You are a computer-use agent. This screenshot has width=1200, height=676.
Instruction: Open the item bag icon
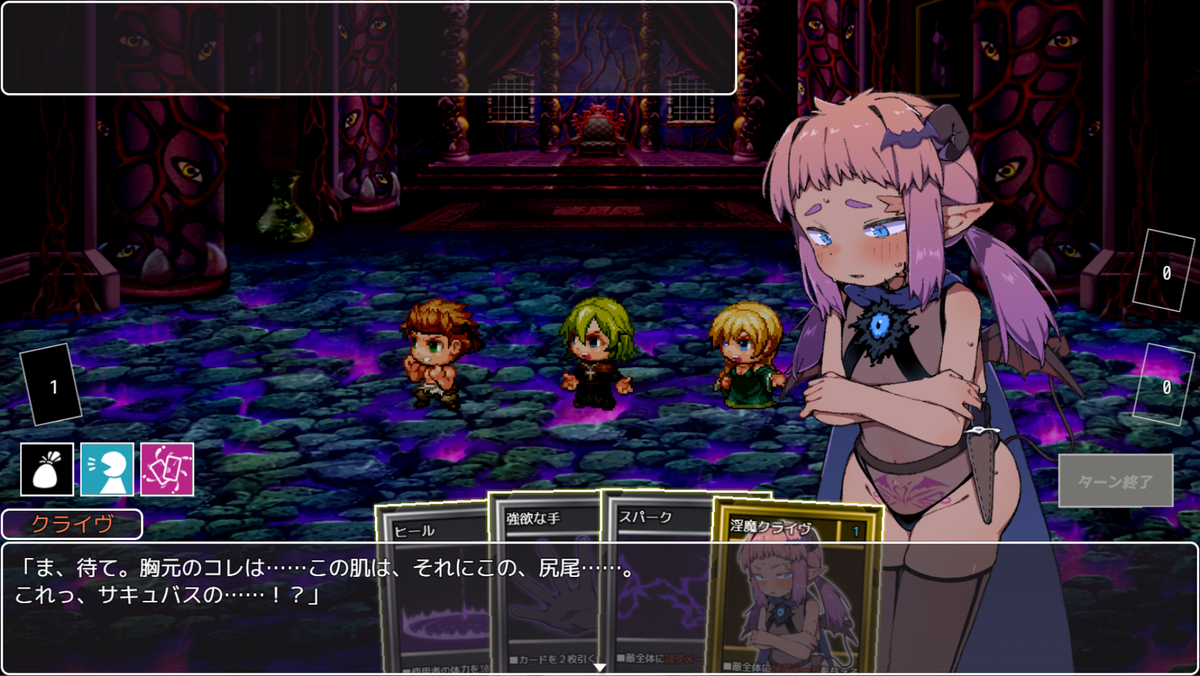[47, 469]
